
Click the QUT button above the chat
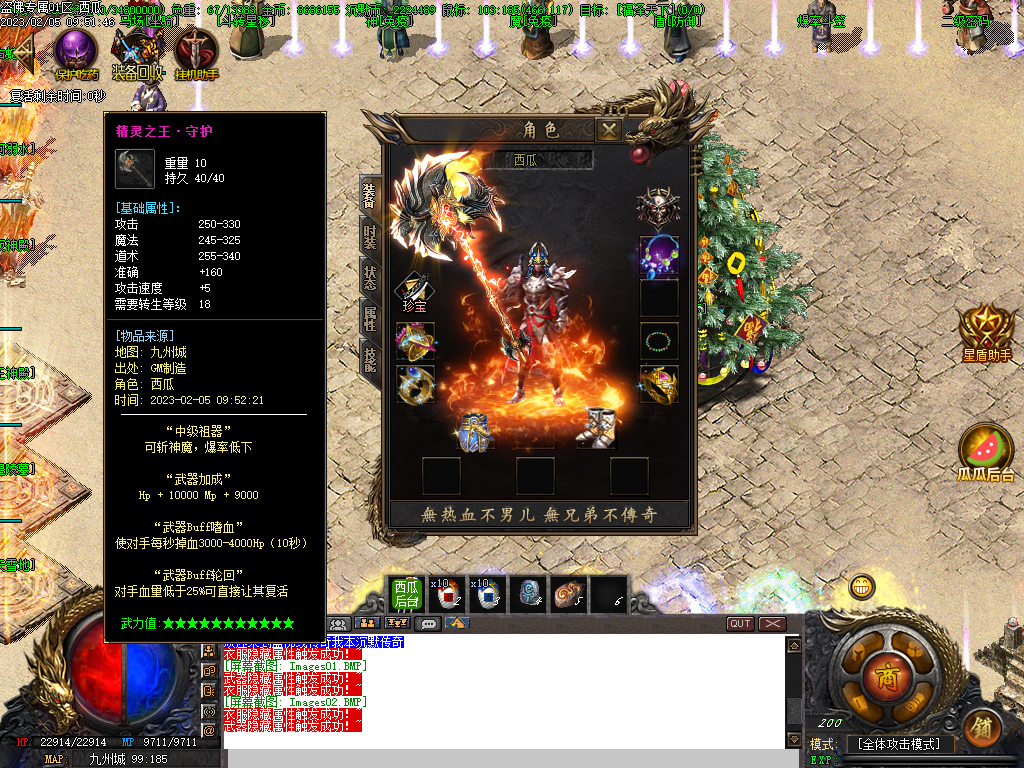pyautogui.click(x=740, y=624)
